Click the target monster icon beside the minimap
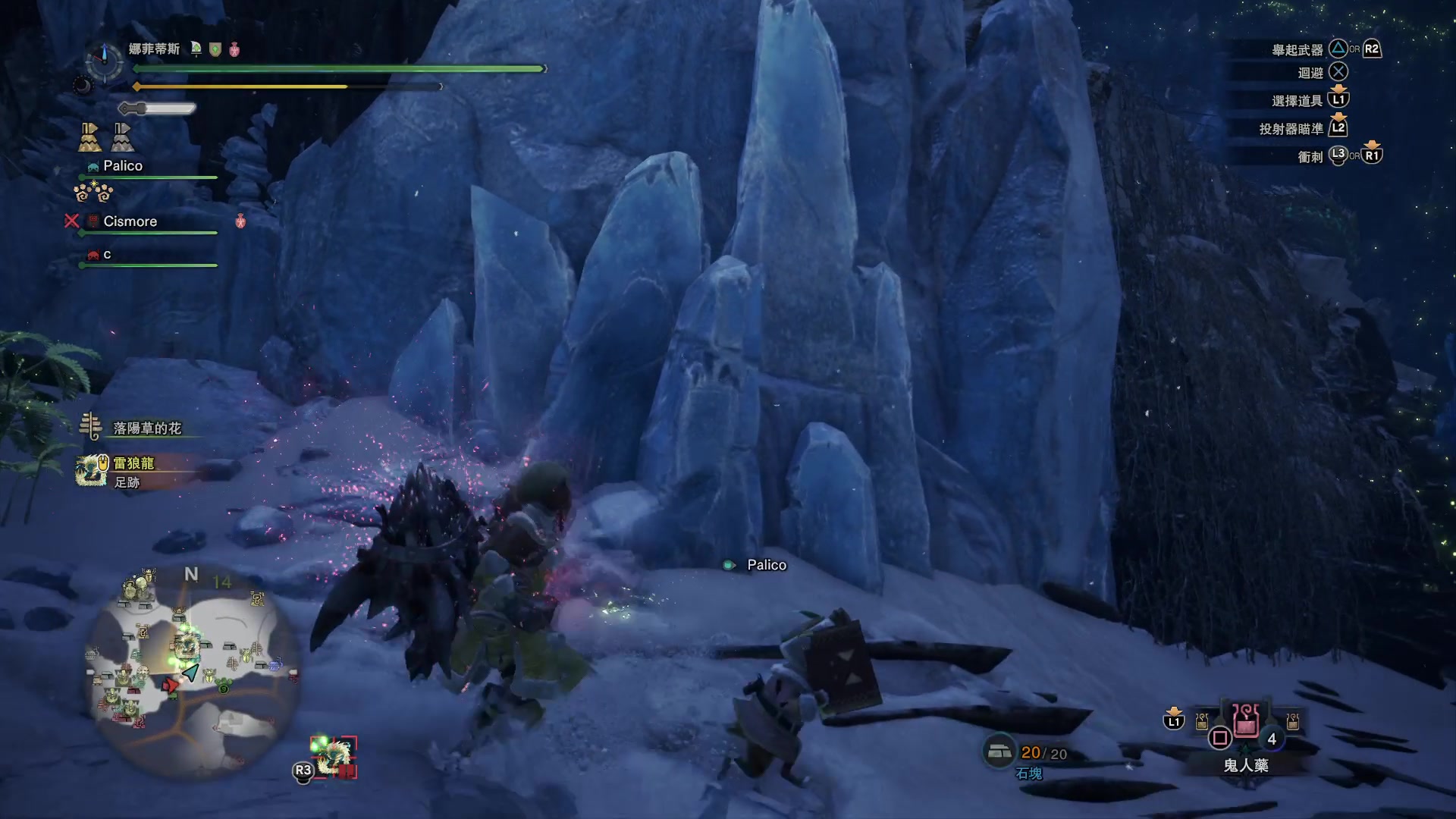This screenshot has height=819, width=1456. (x=334, y=756)
